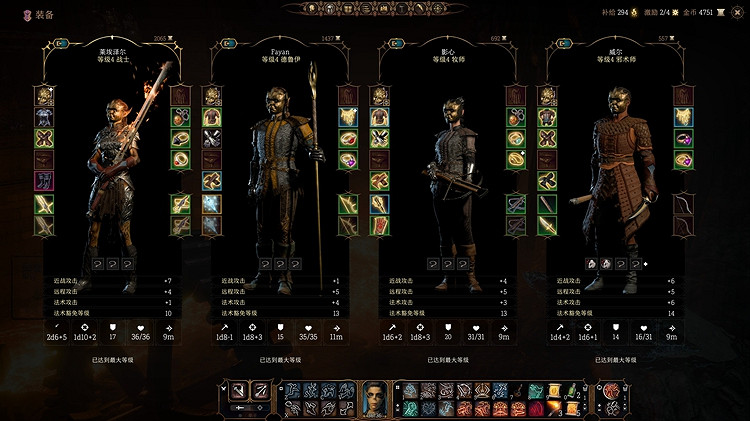Open Lae'zel's pink-bordered boots slot
This screenshot has height=421, width=750.
(44, 181)
